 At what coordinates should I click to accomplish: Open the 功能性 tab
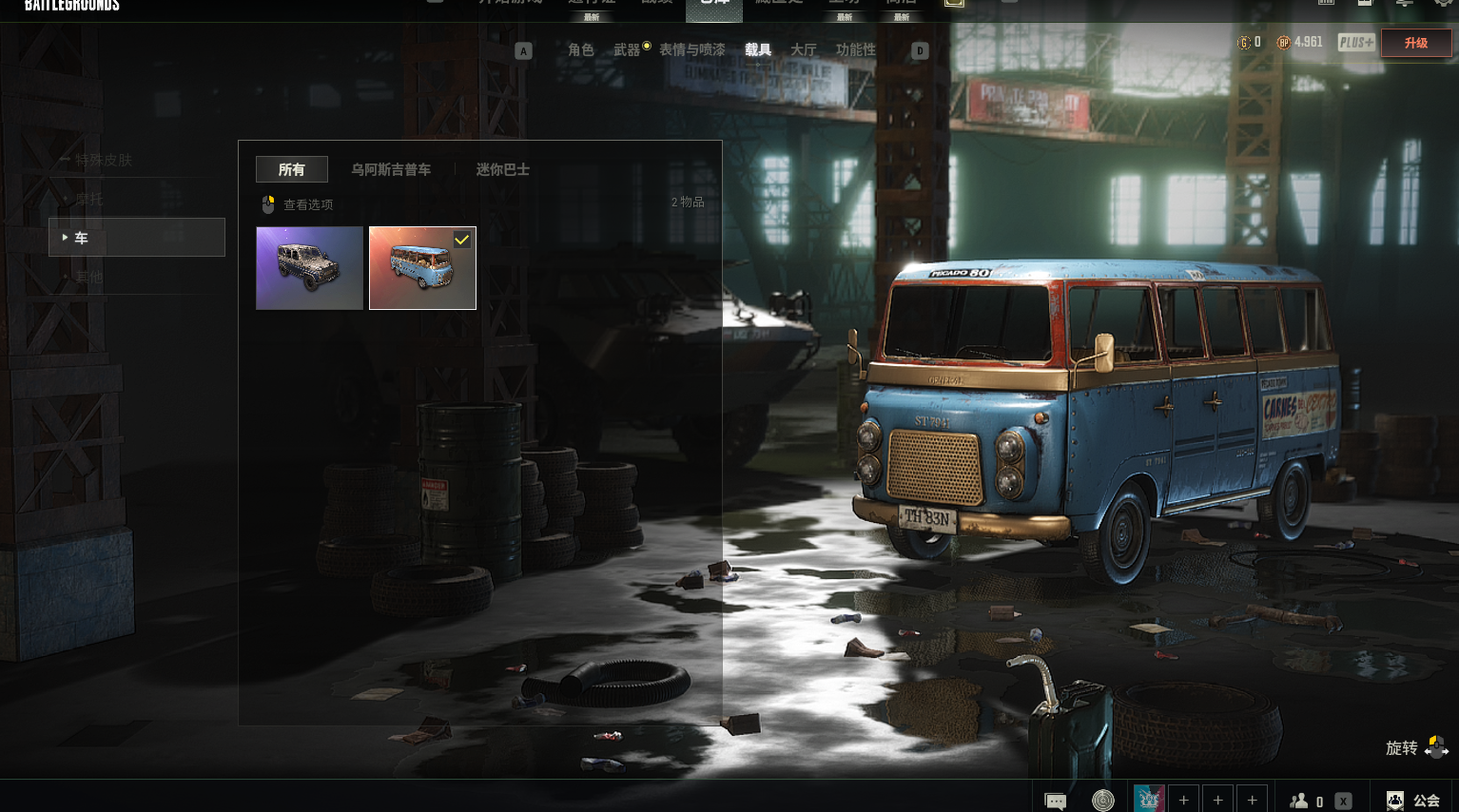[x=855, y=49]
